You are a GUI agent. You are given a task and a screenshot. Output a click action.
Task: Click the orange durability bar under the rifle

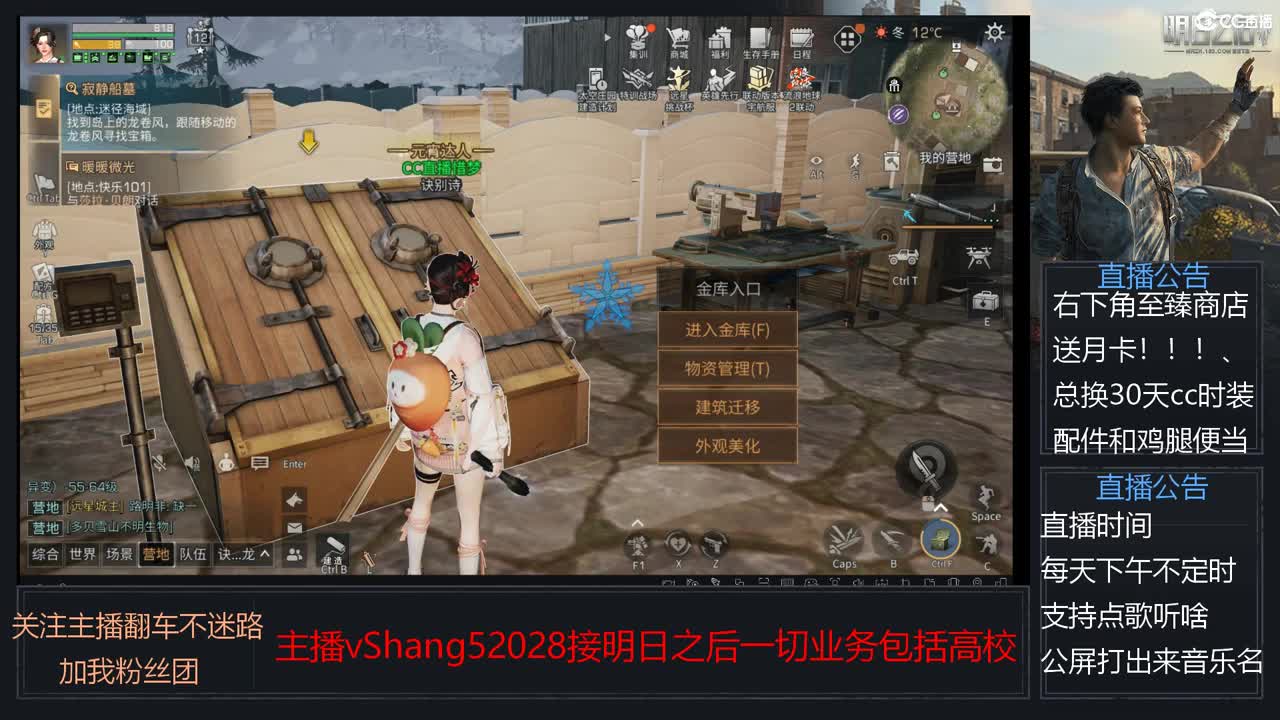tap(946, 228)
